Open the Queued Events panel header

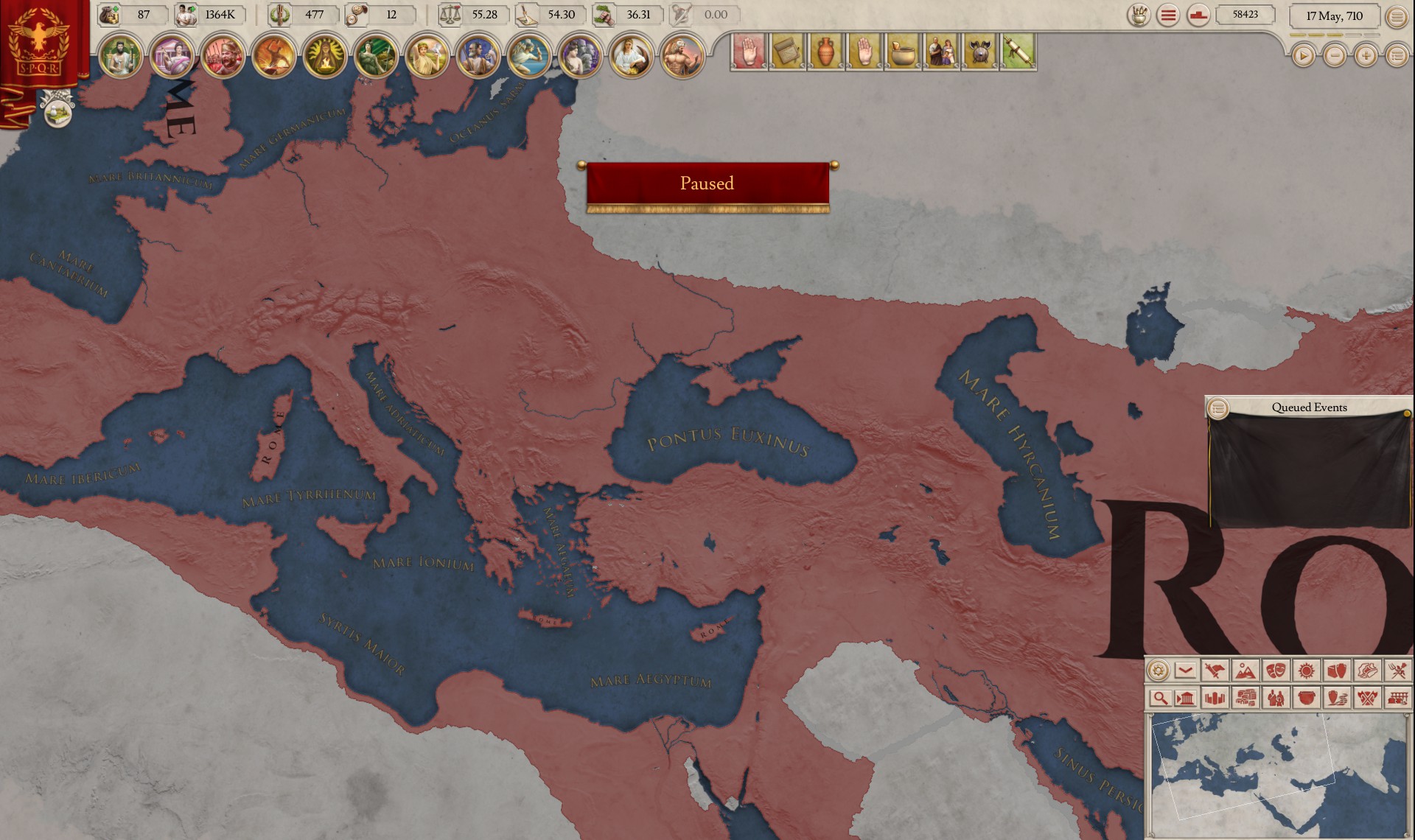pos(1310,407)
